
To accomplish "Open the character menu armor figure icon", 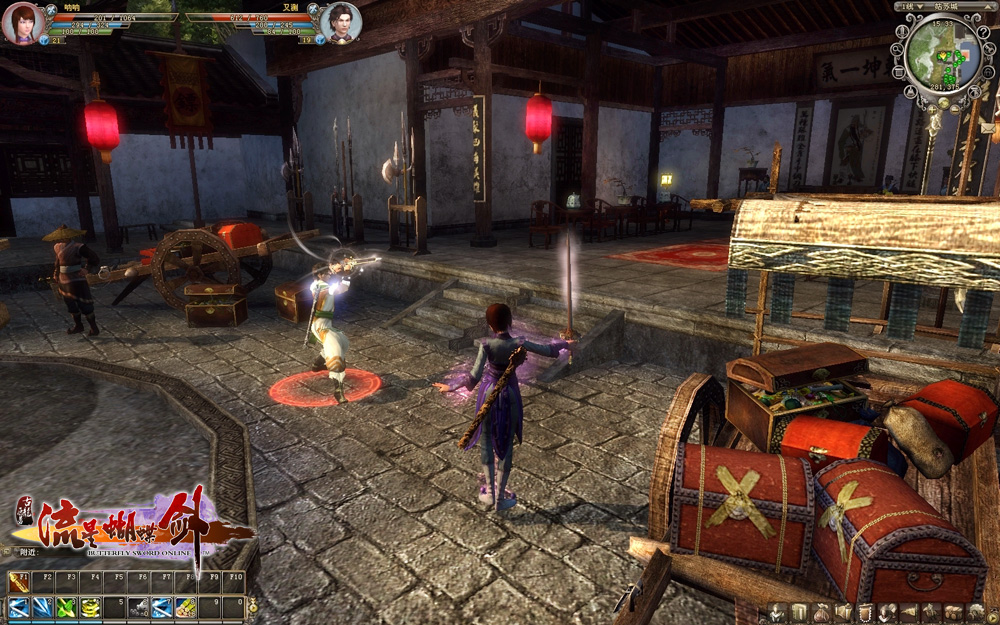I will (777, 612).
